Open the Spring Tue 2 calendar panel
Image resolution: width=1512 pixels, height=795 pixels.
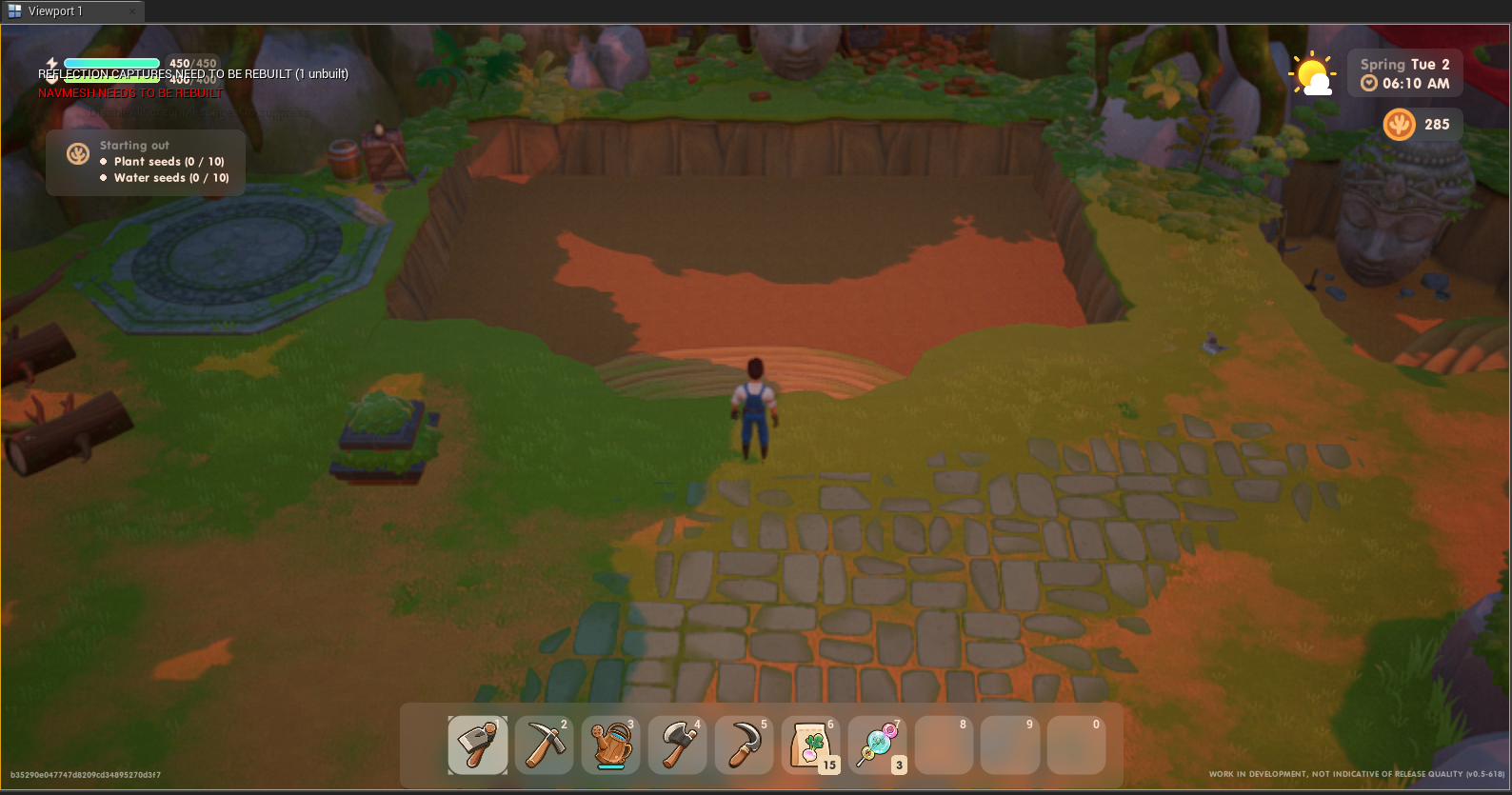click(1404, 73)
